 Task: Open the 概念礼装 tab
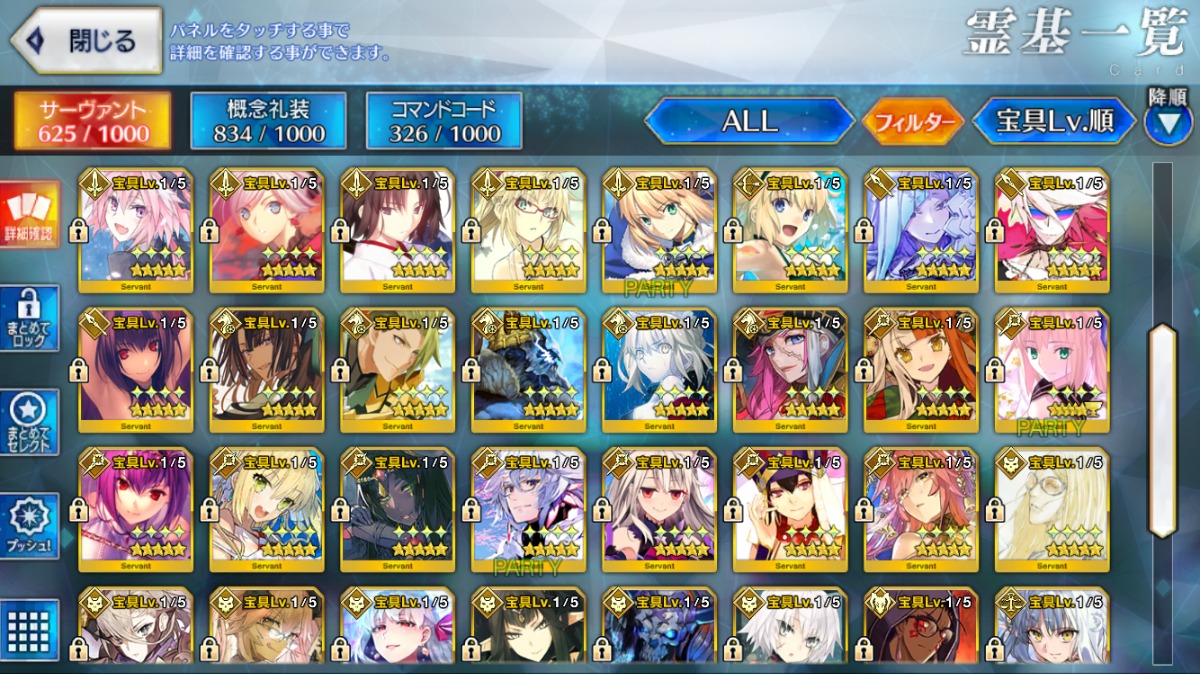coord(268,122)
